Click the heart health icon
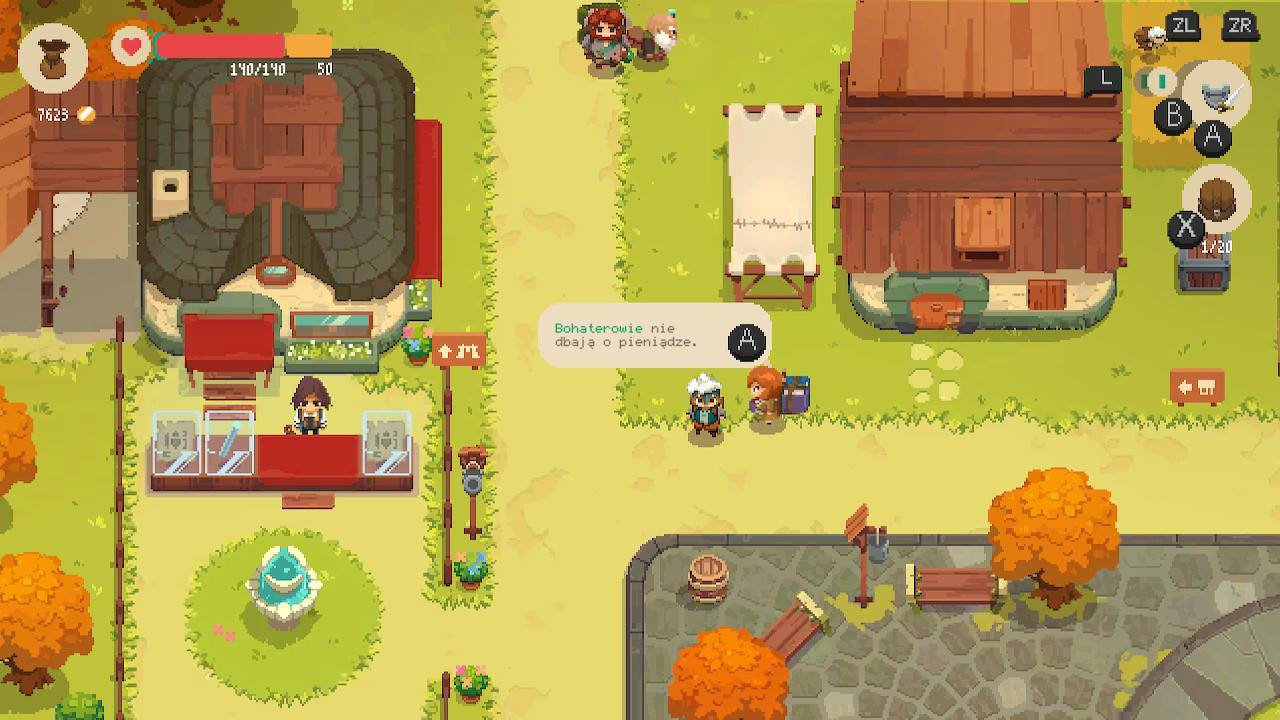 [x=130, y=45]
